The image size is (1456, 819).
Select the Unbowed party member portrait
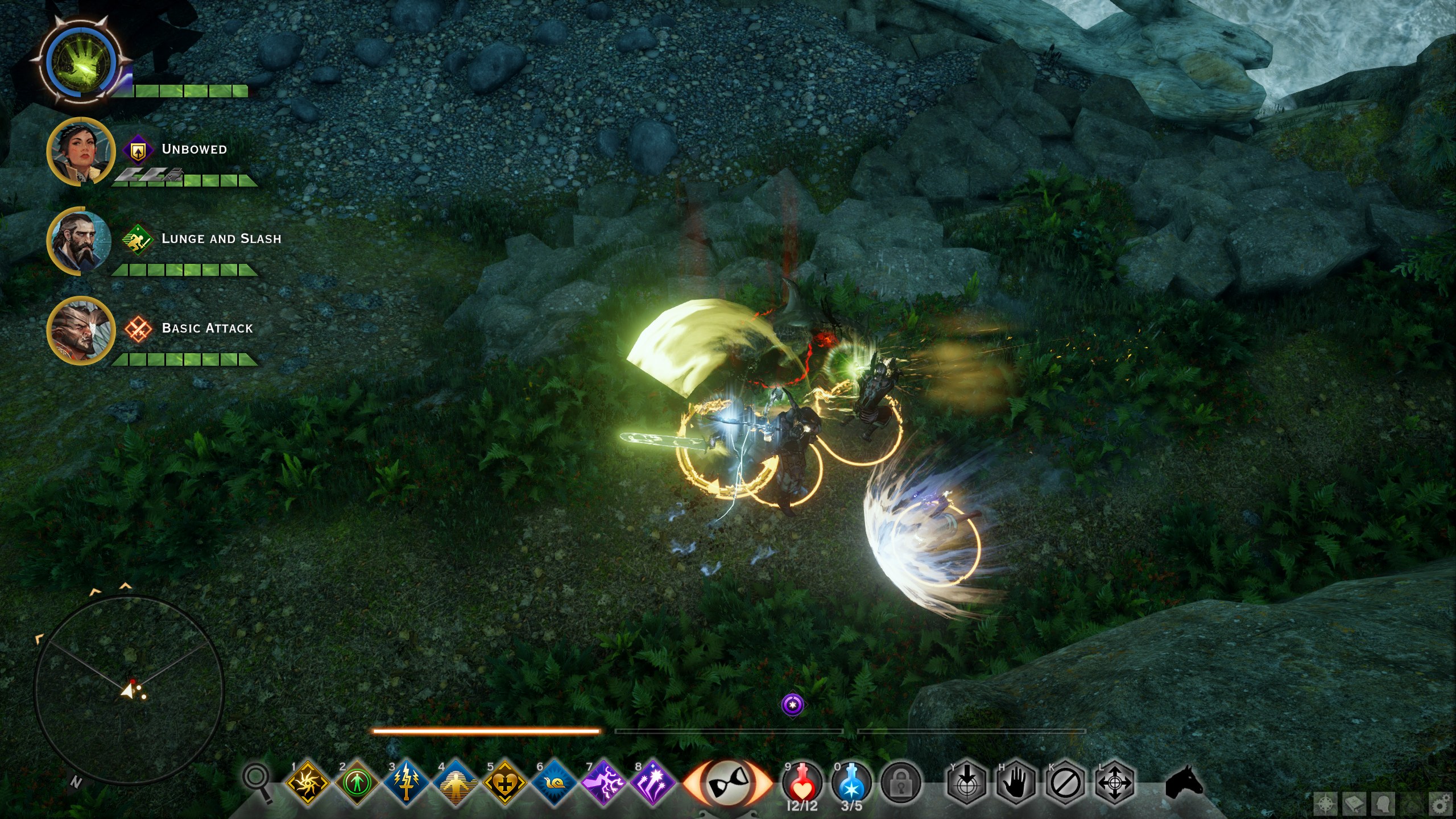coord(80,151)
